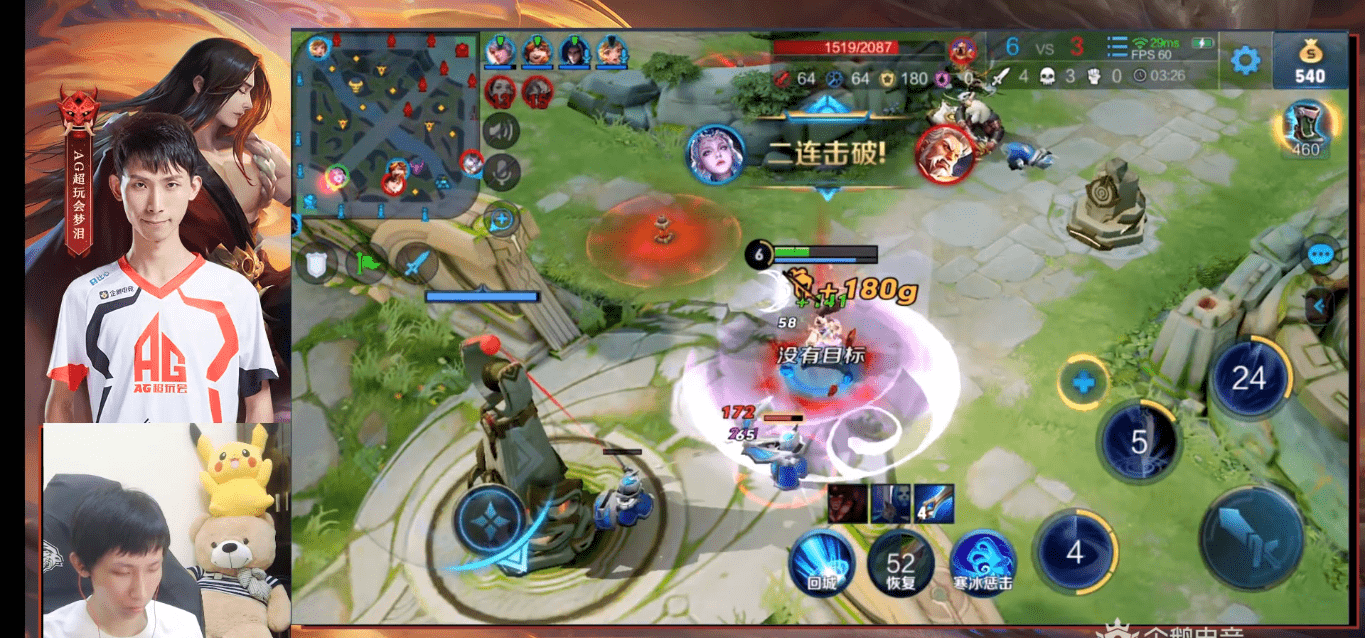The image size is (1365, 638).
Task: Tap the basic attack sword button
Action: click(1251, 540)
